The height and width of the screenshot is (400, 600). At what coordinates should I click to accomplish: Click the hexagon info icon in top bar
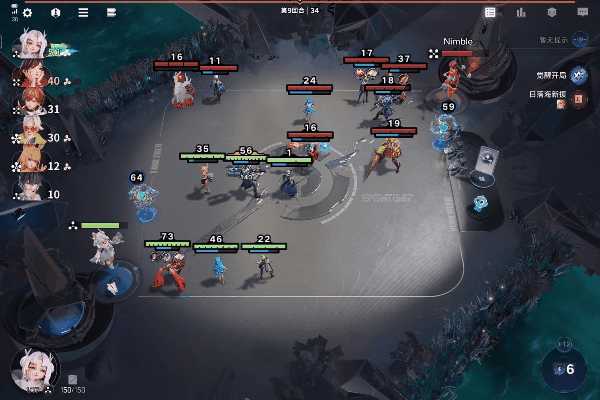click(55, 13)
